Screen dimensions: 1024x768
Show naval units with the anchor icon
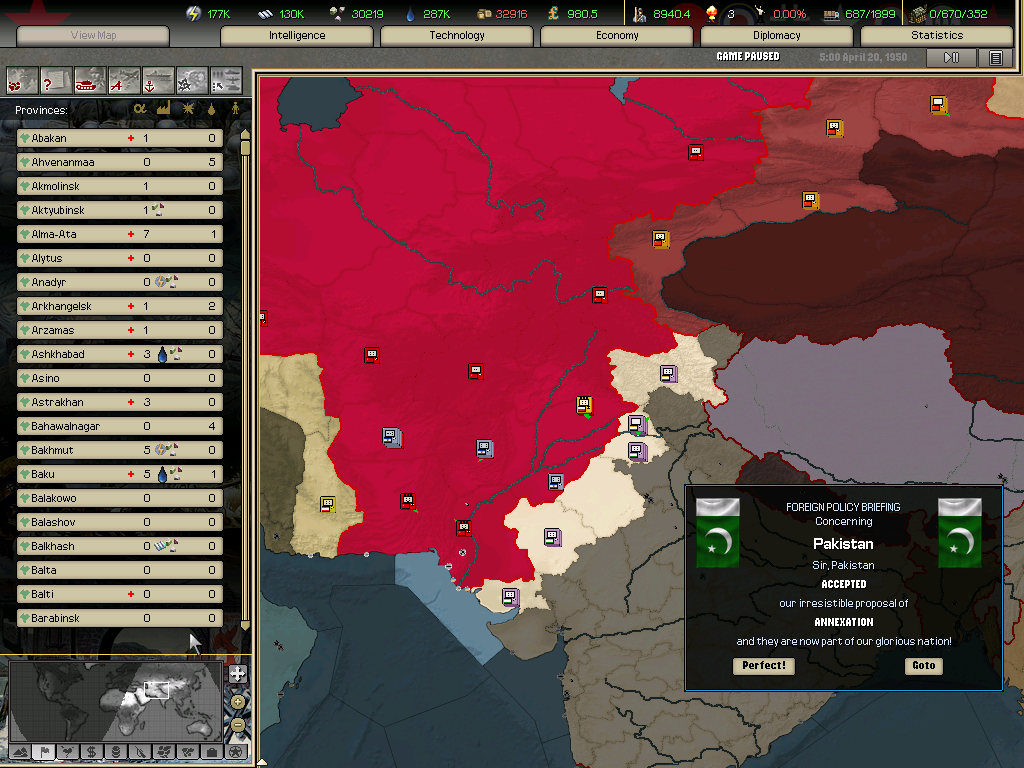tap(158, 79)
